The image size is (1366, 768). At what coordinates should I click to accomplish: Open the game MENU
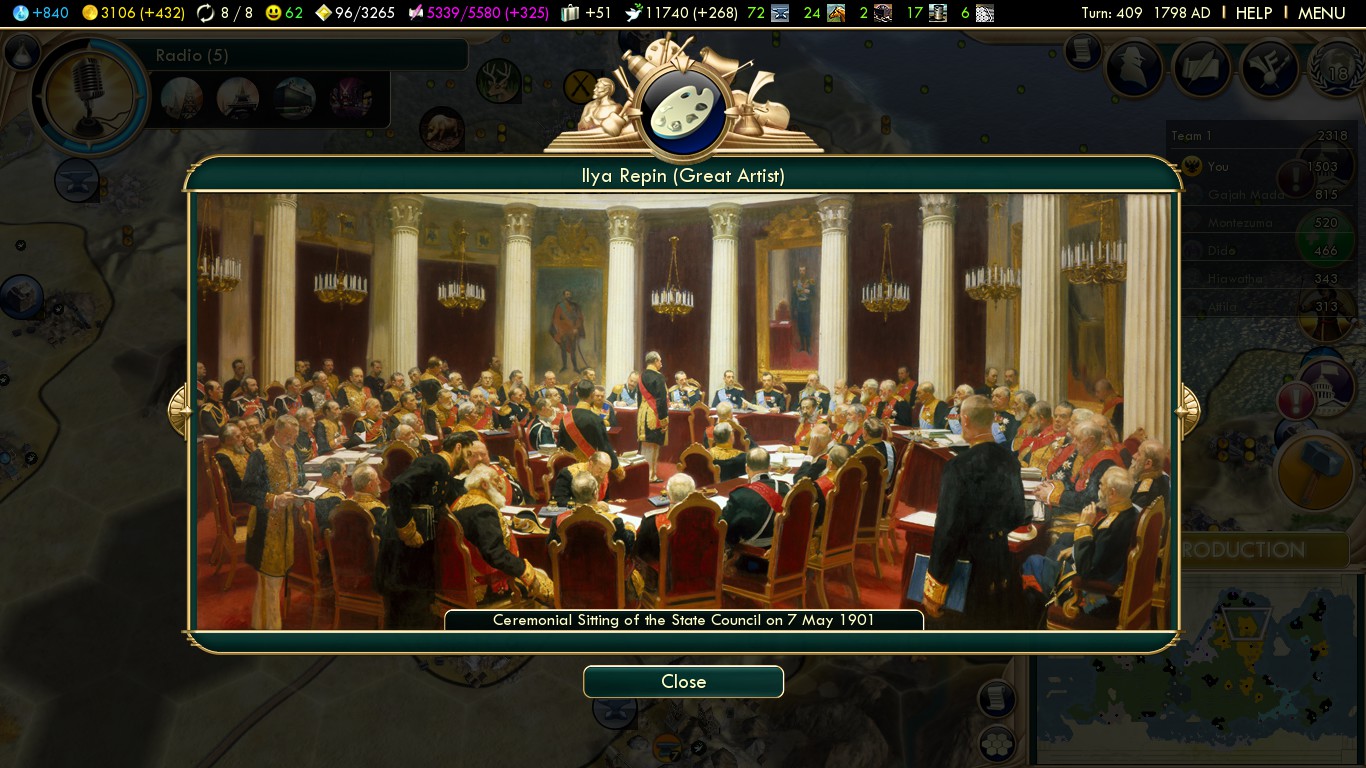(x=1321, y=13)
